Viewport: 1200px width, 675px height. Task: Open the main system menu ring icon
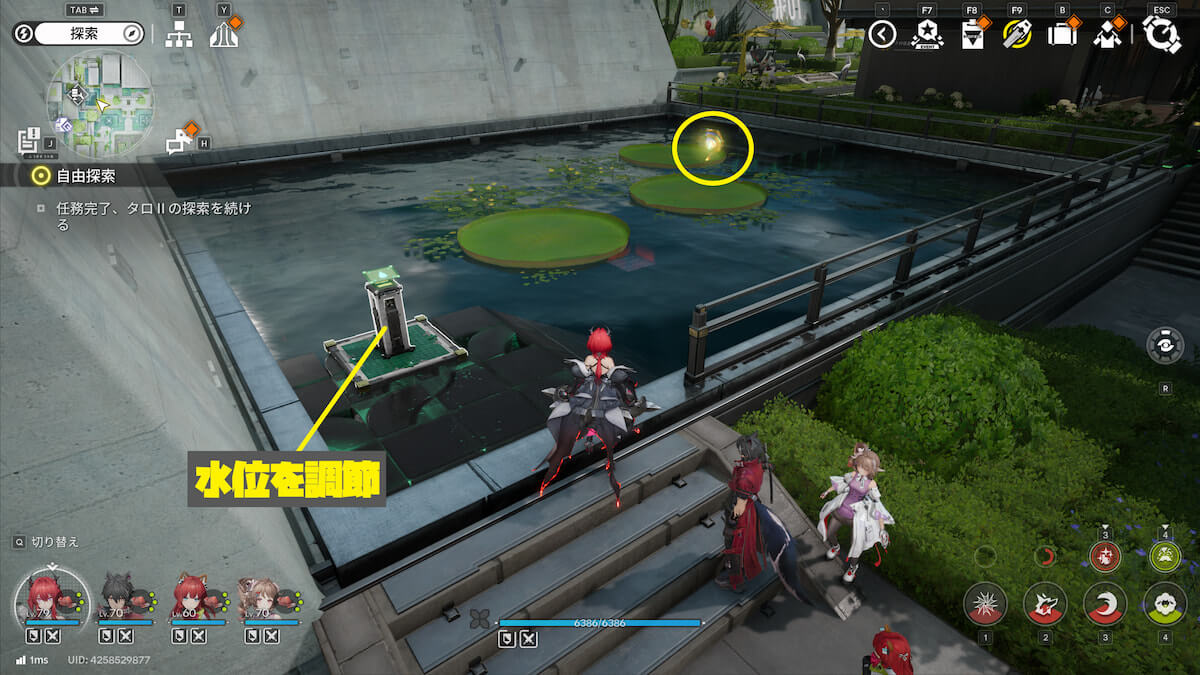pyautogui.click(x=1162, y=34)
